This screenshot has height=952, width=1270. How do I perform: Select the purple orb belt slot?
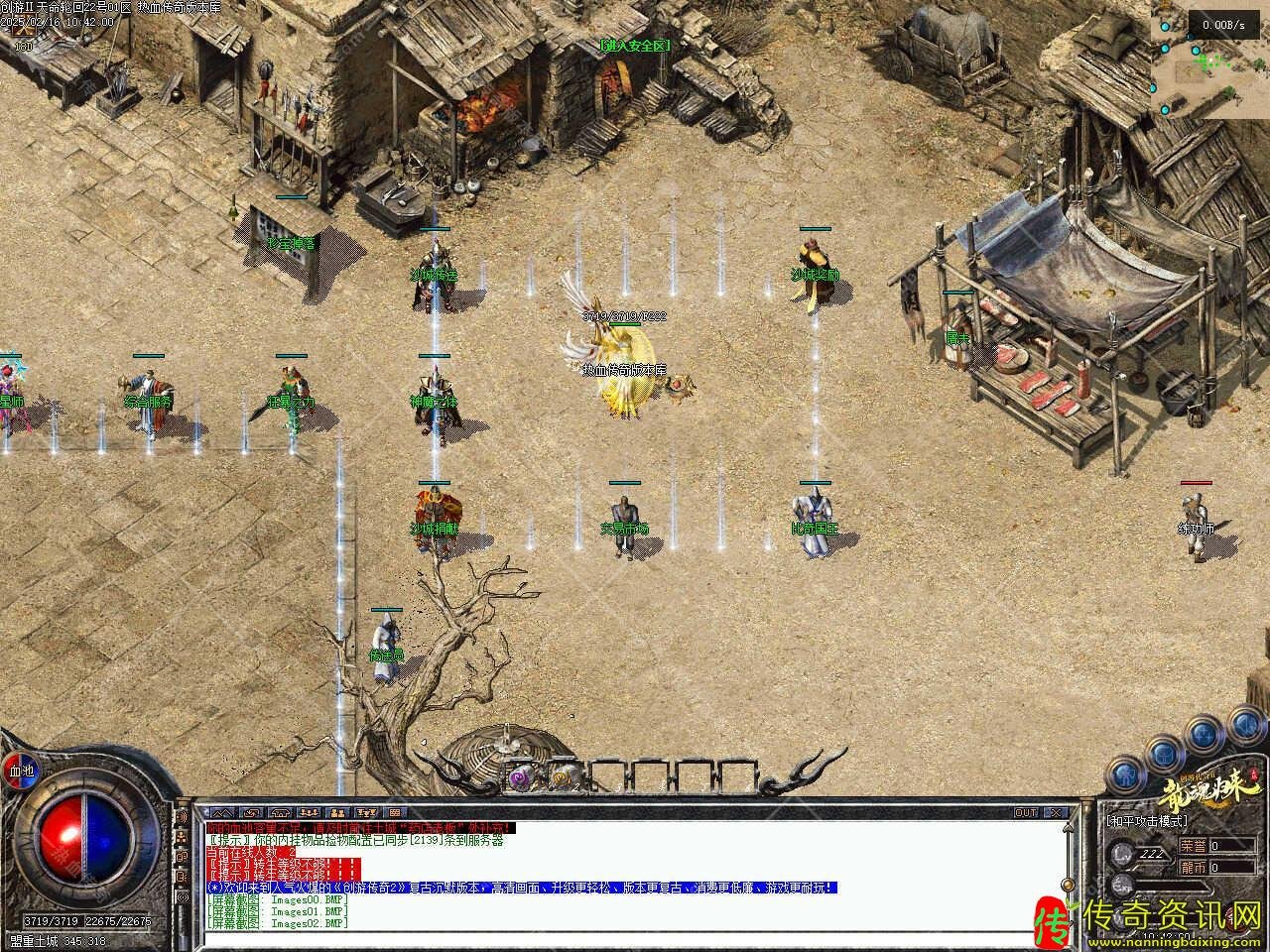point(518,776)
